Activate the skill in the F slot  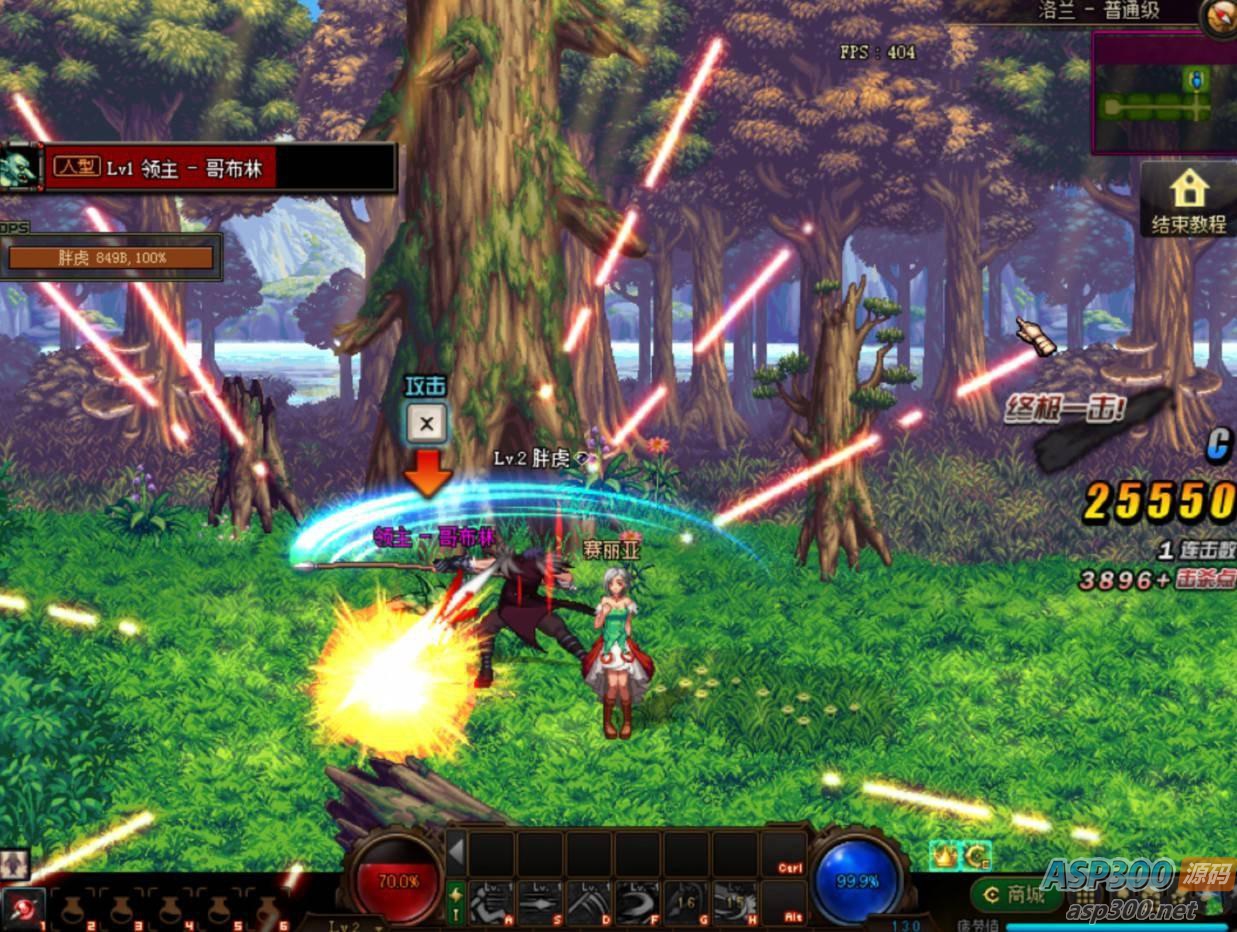tap(638, 902)
